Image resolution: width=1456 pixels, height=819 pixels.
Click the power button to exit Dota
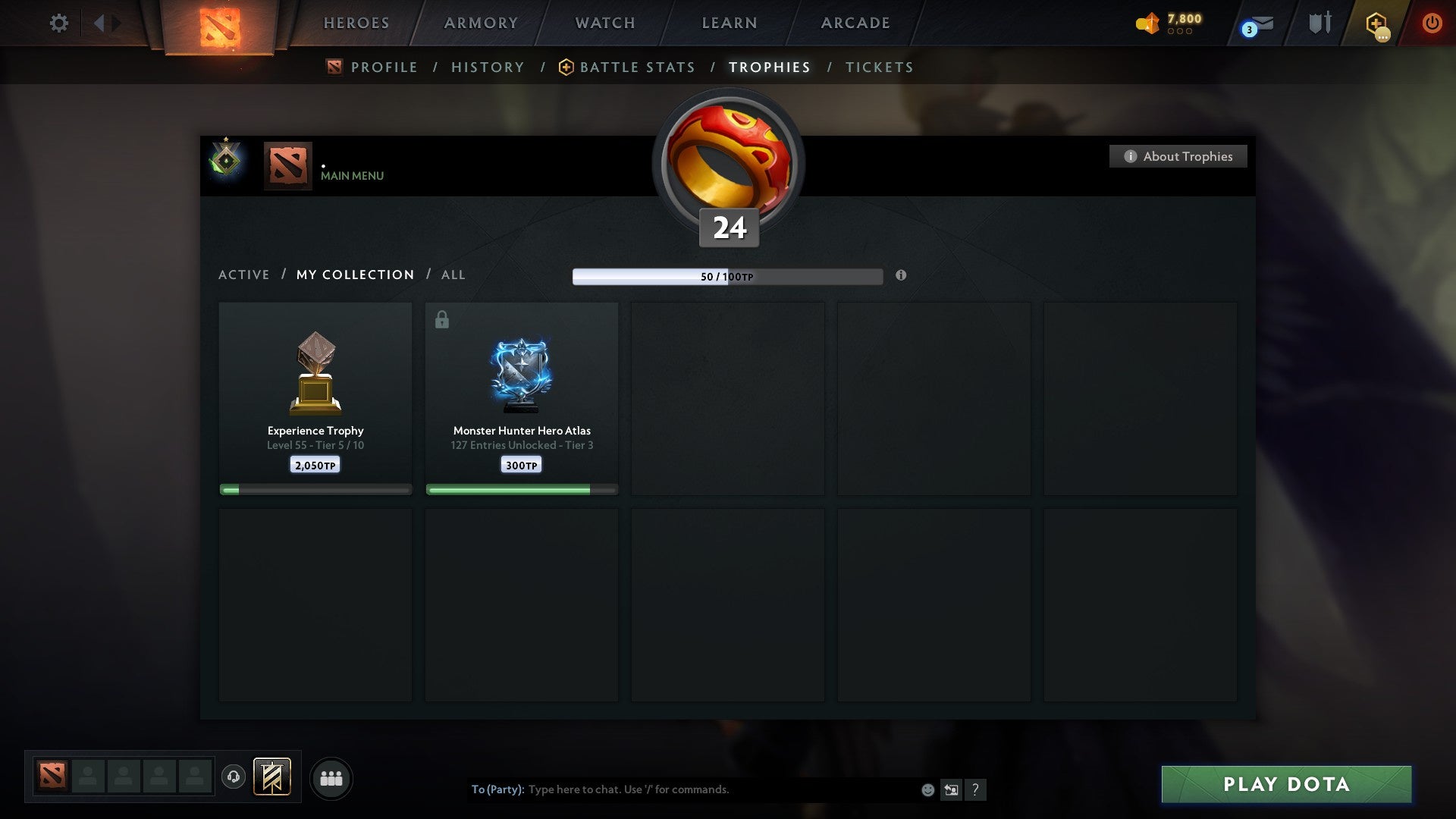click(1432, 24)
